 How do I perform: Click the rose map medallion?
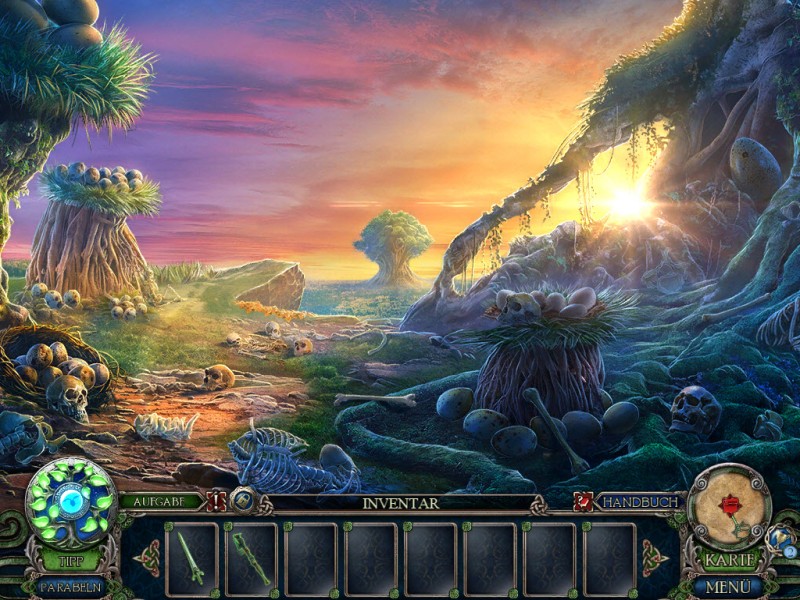click(729, 506)
